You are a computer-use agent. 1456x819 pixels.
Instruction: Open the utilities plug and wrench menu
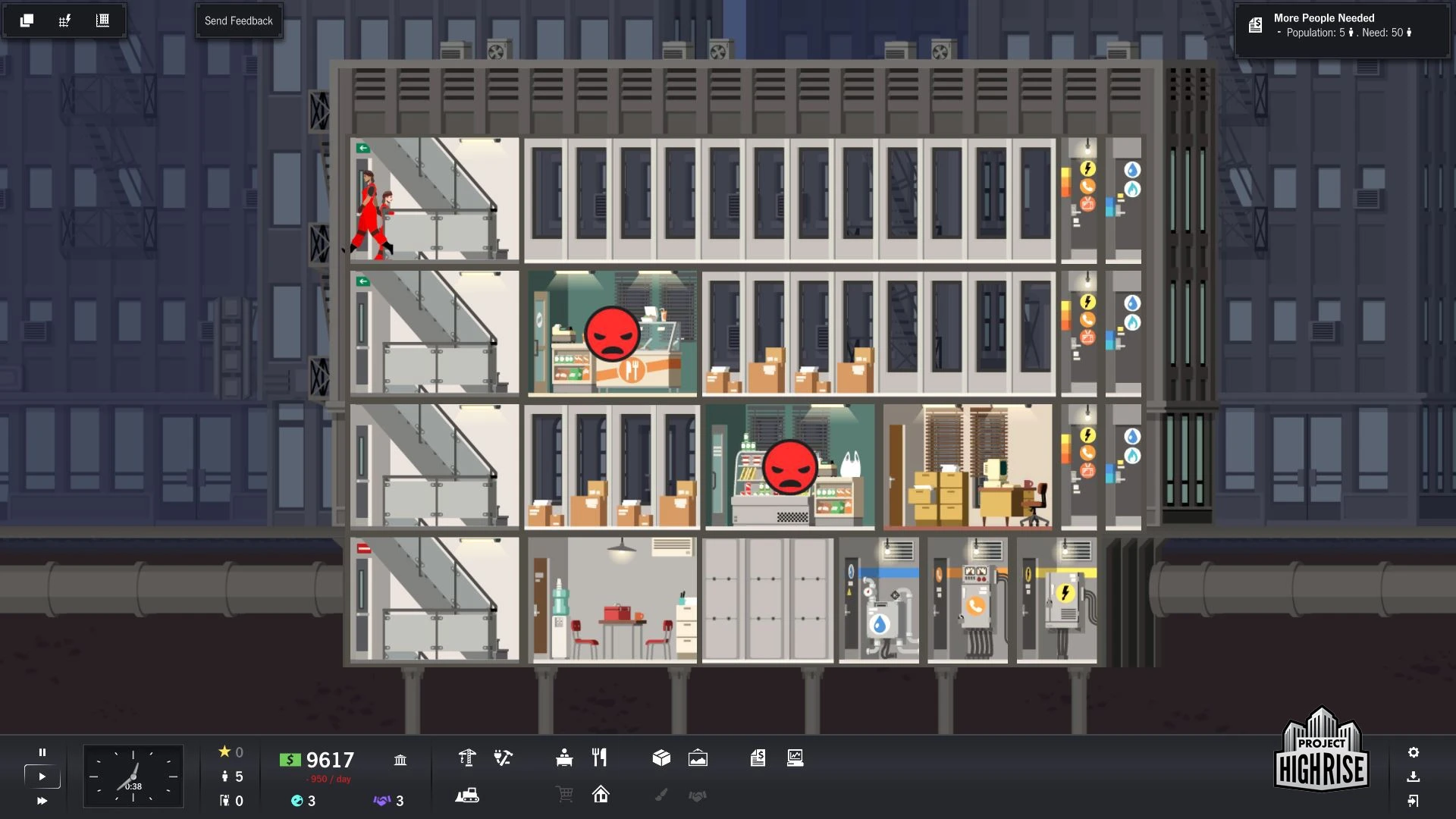coord(503,758)
